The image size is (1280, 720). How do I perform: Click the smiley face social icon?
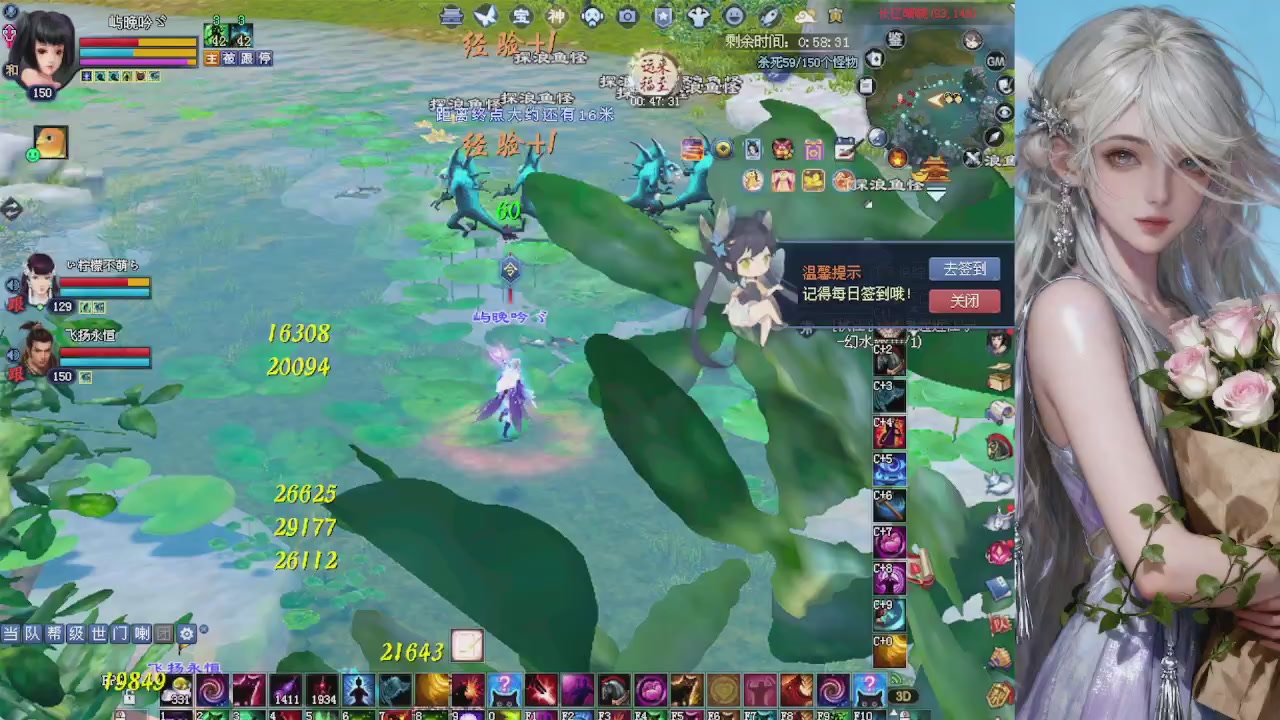[x=733, y=16]
